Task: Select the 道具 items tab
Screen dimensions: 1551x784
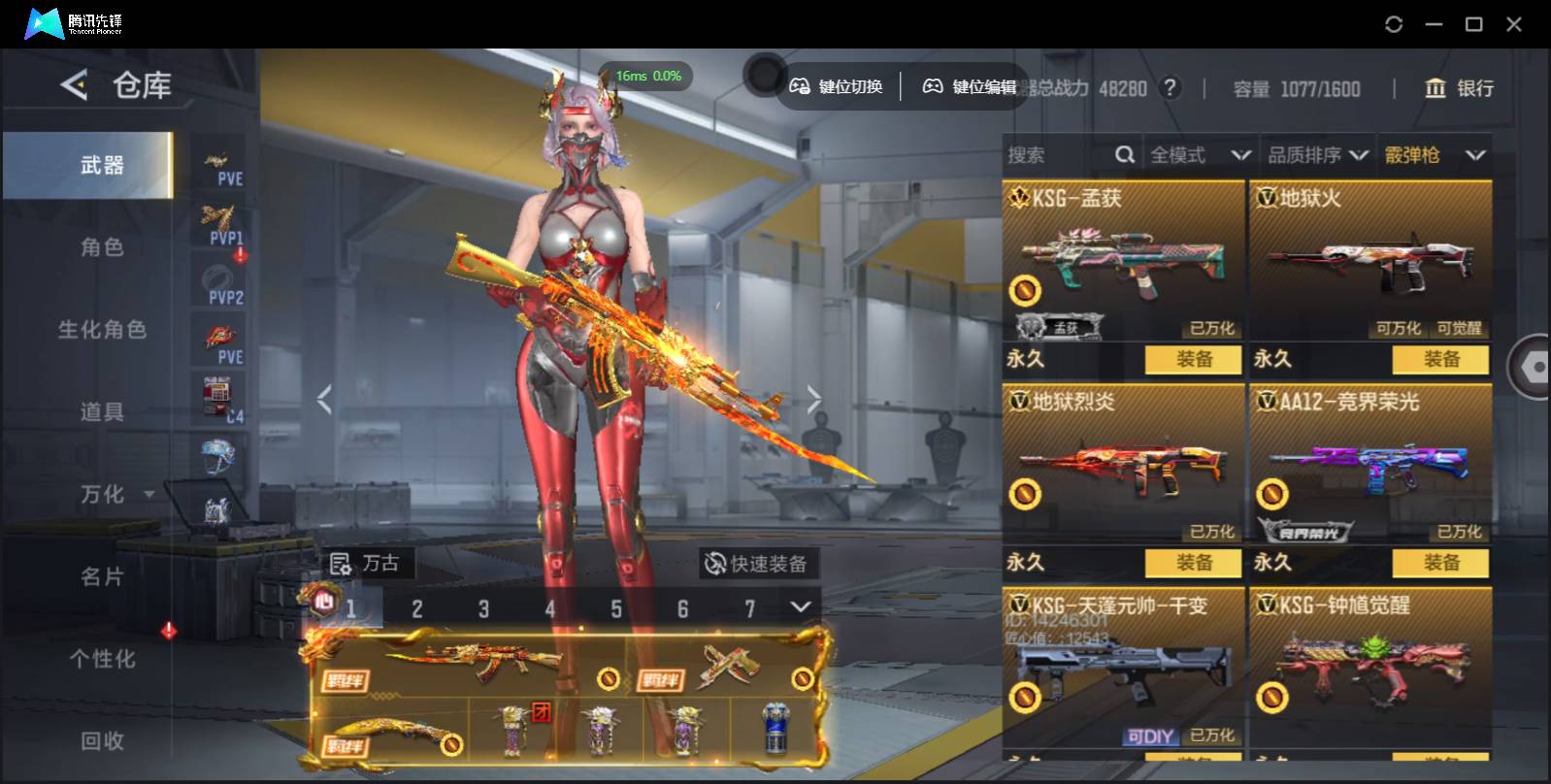Action: [102, 412]
